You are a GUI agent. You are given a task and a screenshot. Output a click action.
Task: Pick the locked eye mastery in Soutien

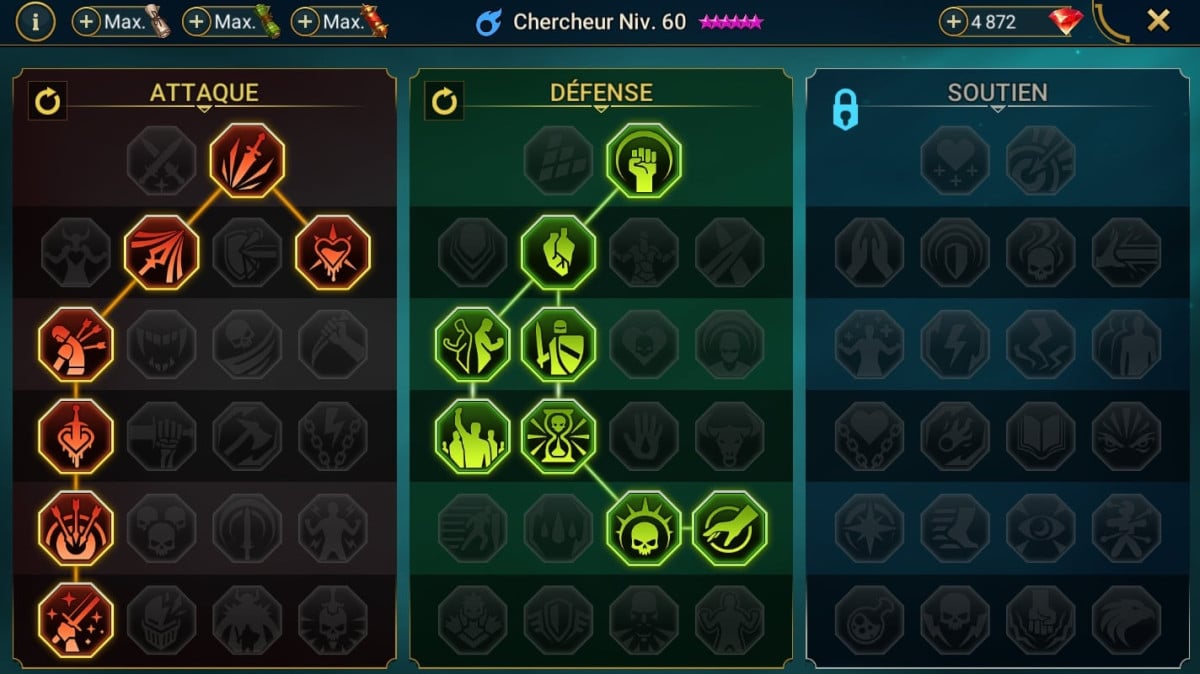pos(1040,528)
